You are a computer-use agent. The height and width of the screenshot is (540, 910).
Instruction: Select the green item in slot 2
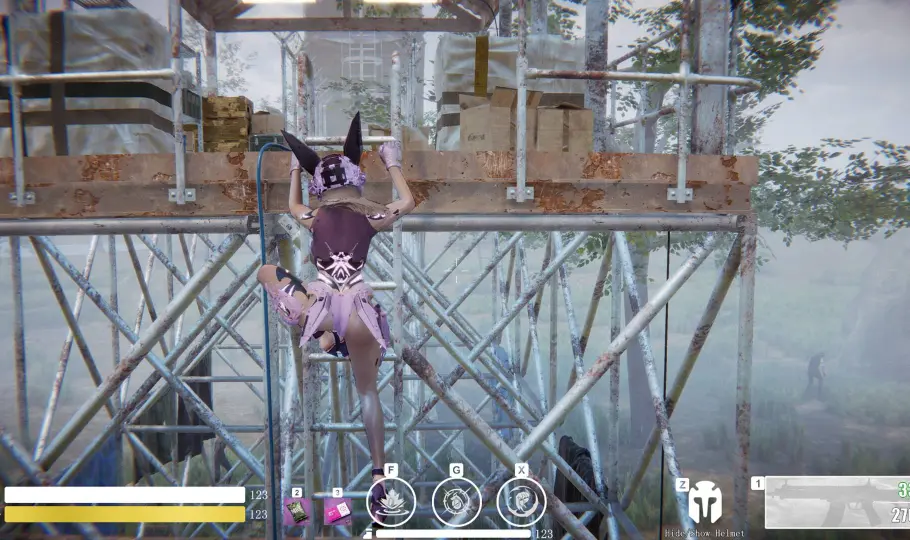(296, 511)
